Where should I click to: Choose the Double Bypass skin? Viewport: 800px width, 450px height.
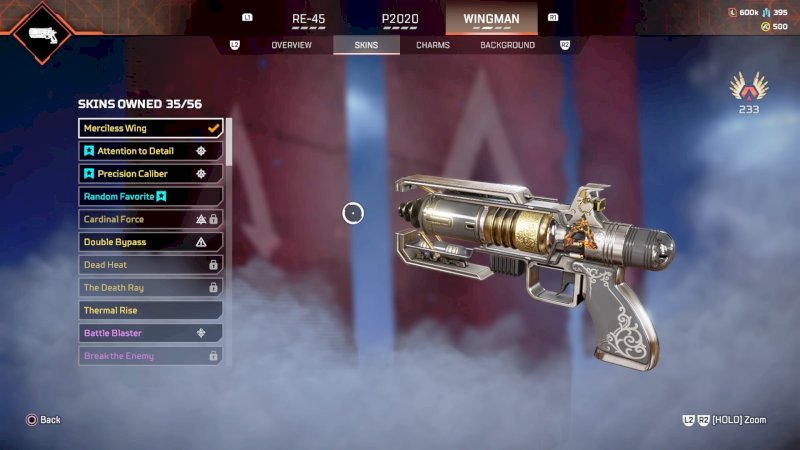click(151, 242)
